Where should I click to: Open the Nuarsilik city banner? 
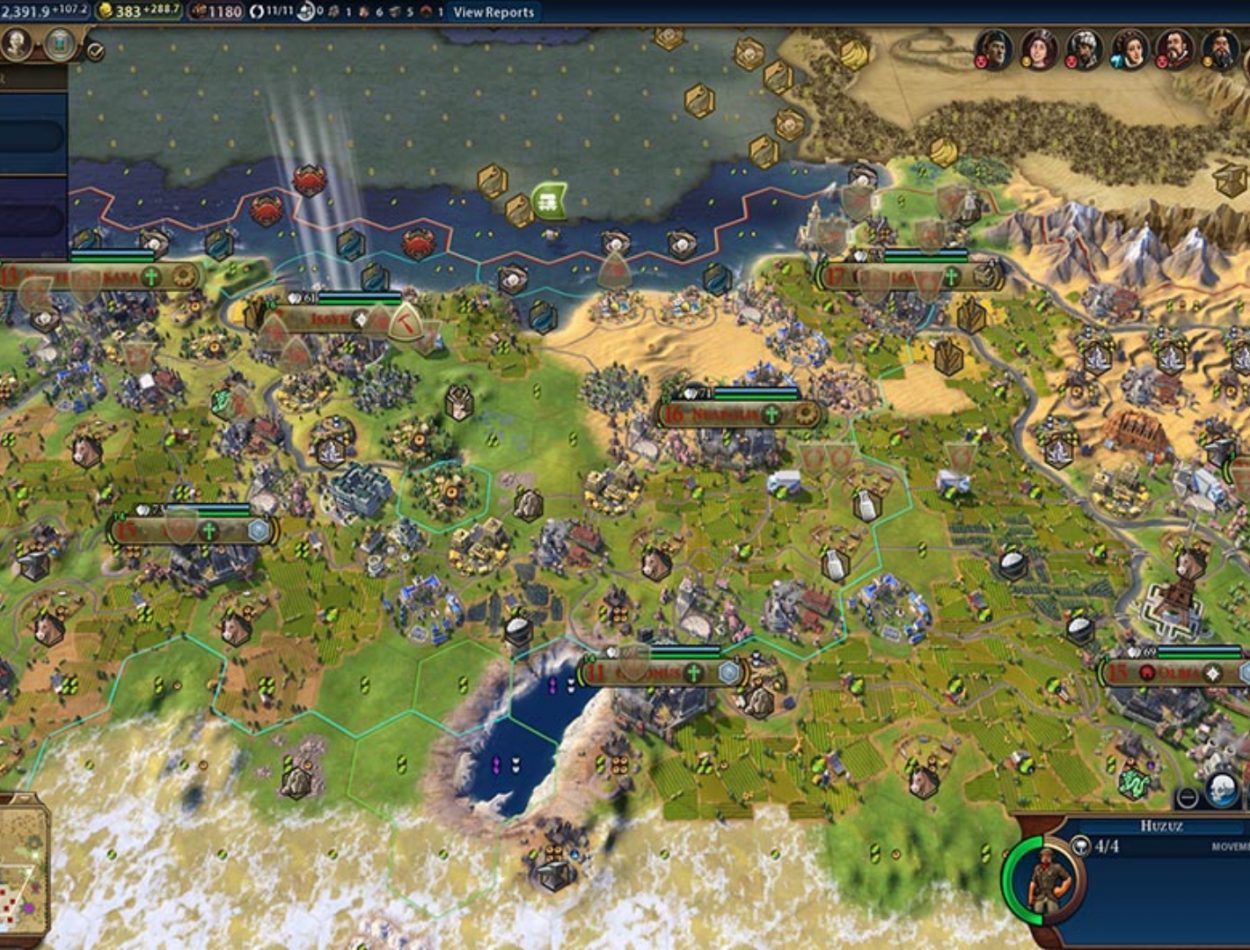tap(738, 413)
